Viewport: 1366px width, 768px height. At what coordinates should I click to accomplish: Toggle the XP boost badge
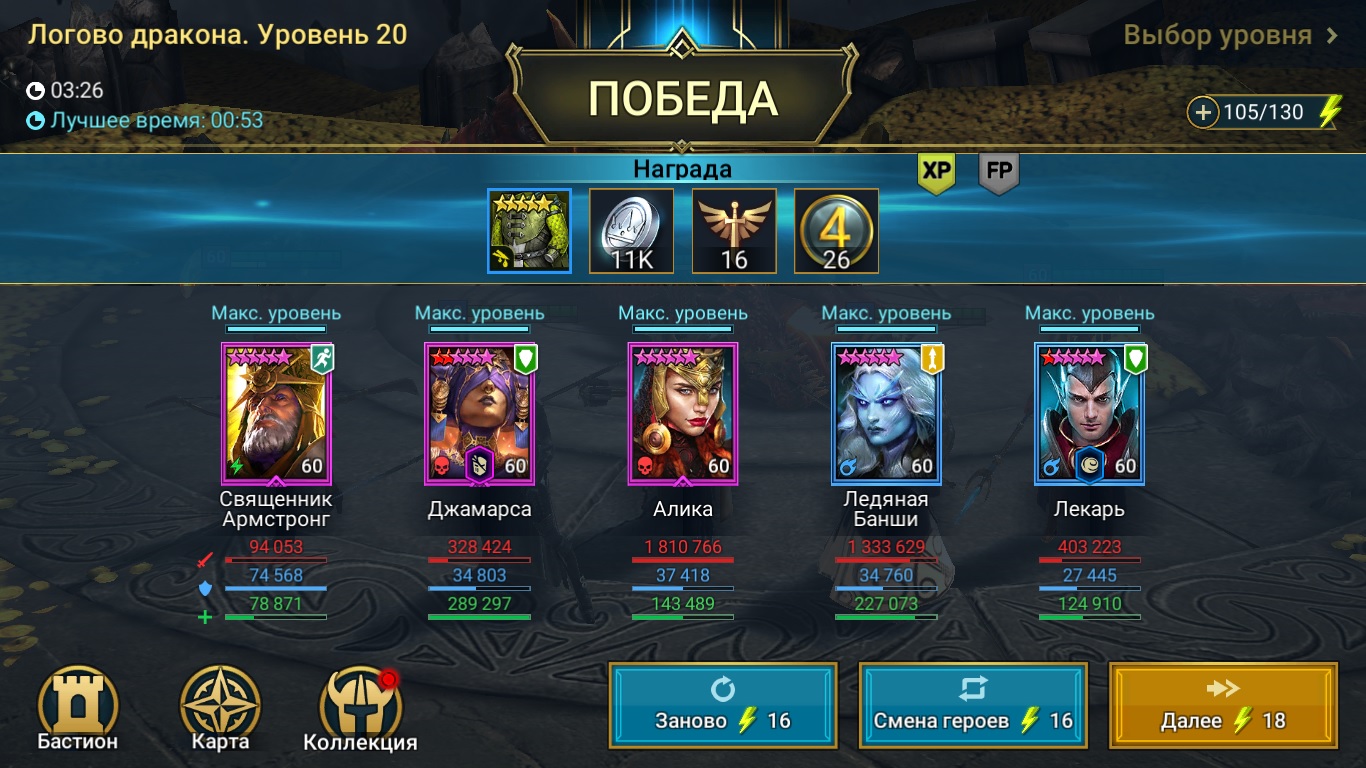click(x=934, y=172)
